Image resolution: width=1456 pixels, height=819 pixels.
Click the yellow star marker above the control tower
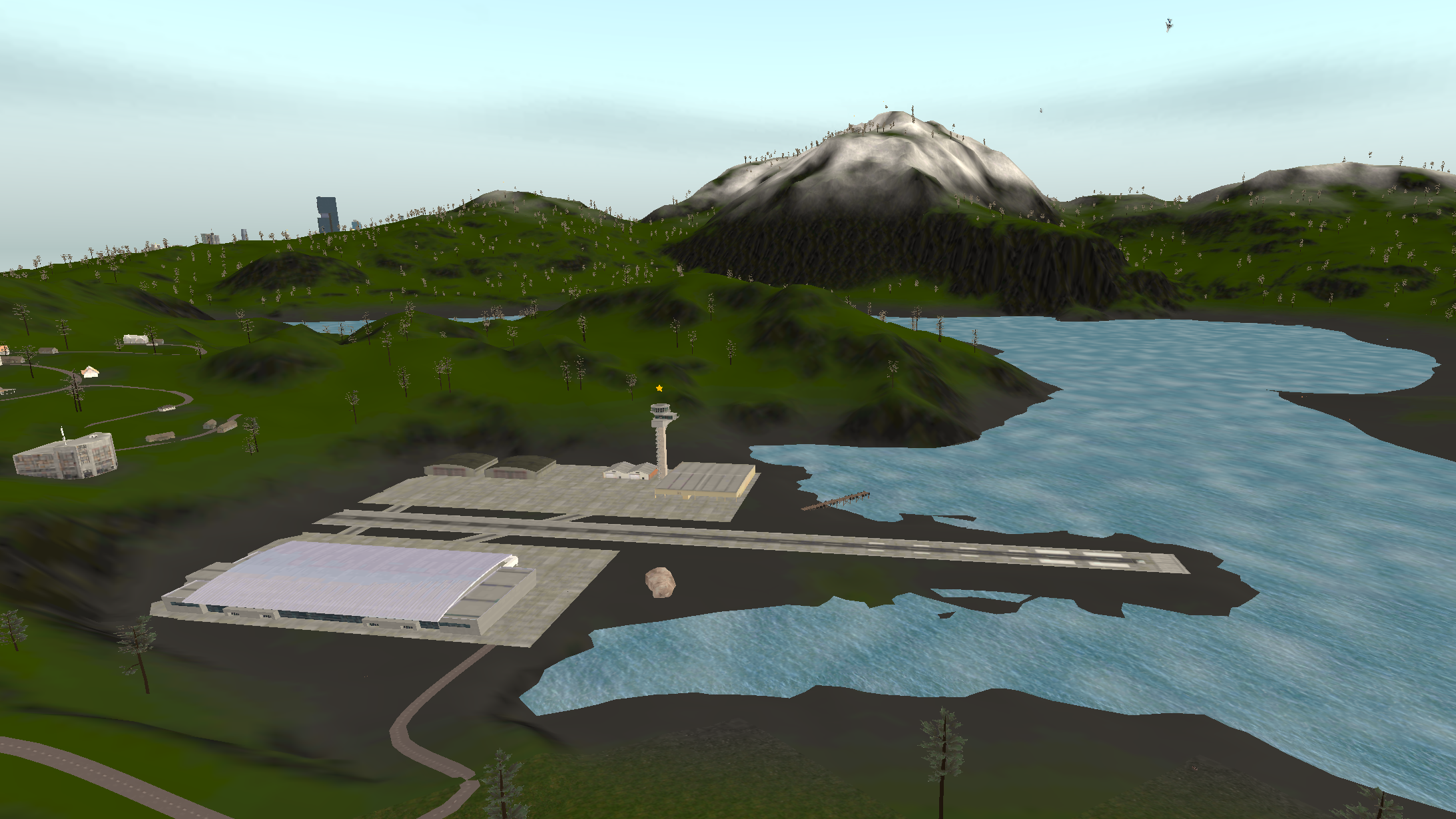click(659, 388)
